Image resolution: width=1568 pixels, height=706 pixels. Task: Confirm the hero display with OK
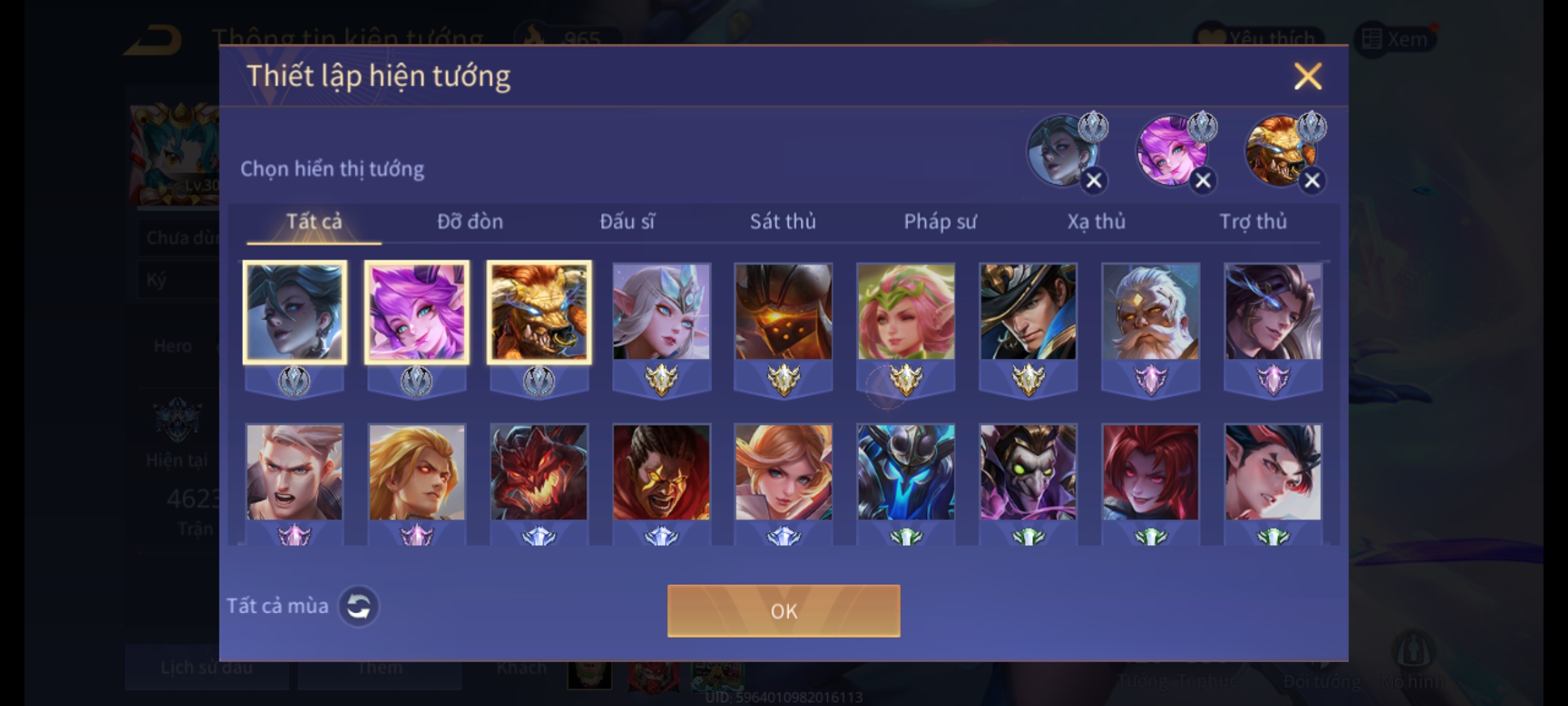[x=783, y=611]
